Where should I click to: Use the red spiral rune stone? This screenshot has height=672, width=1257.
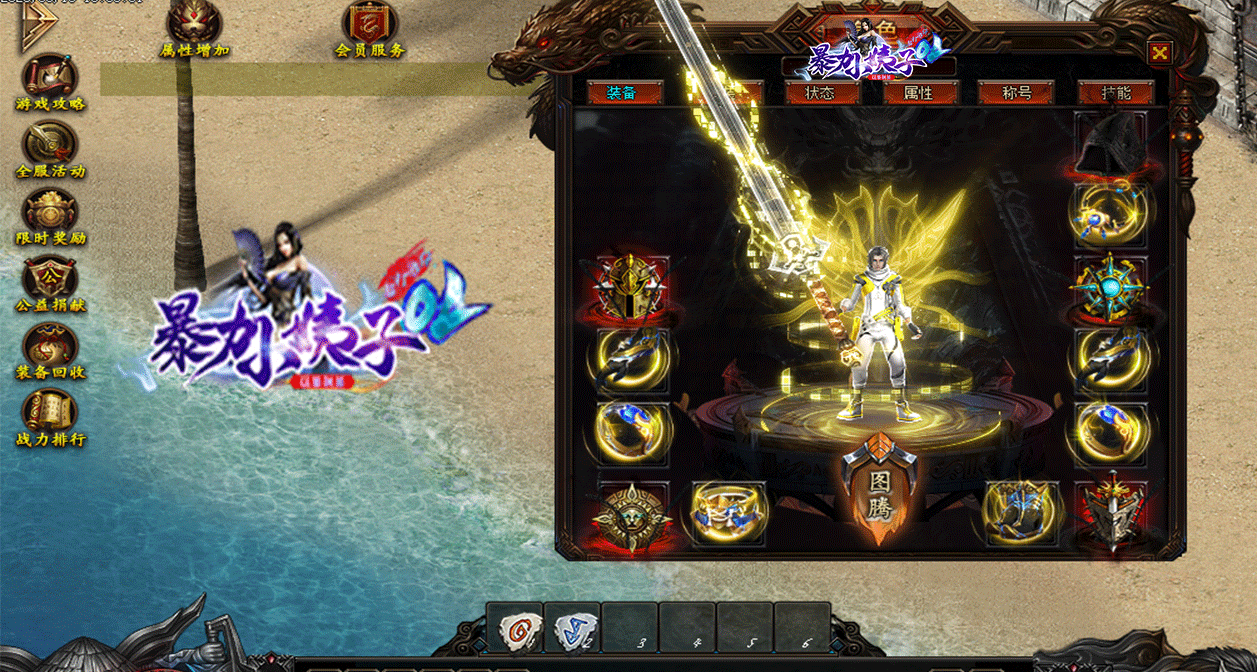pos(516,629)
